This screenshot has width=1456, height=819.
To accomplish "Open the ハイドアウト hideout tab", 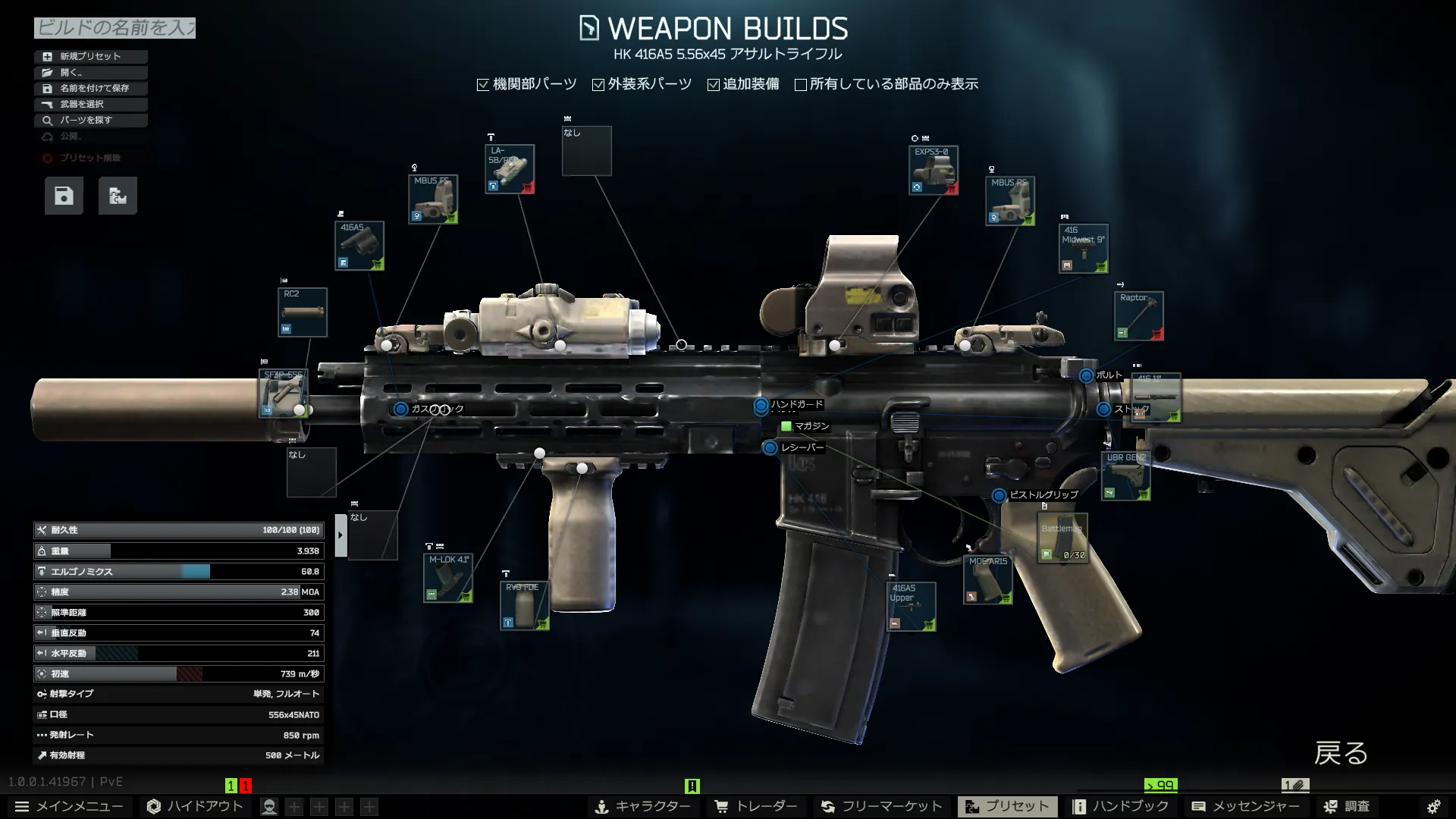I will pyautogui.click(x=195, y=806).
